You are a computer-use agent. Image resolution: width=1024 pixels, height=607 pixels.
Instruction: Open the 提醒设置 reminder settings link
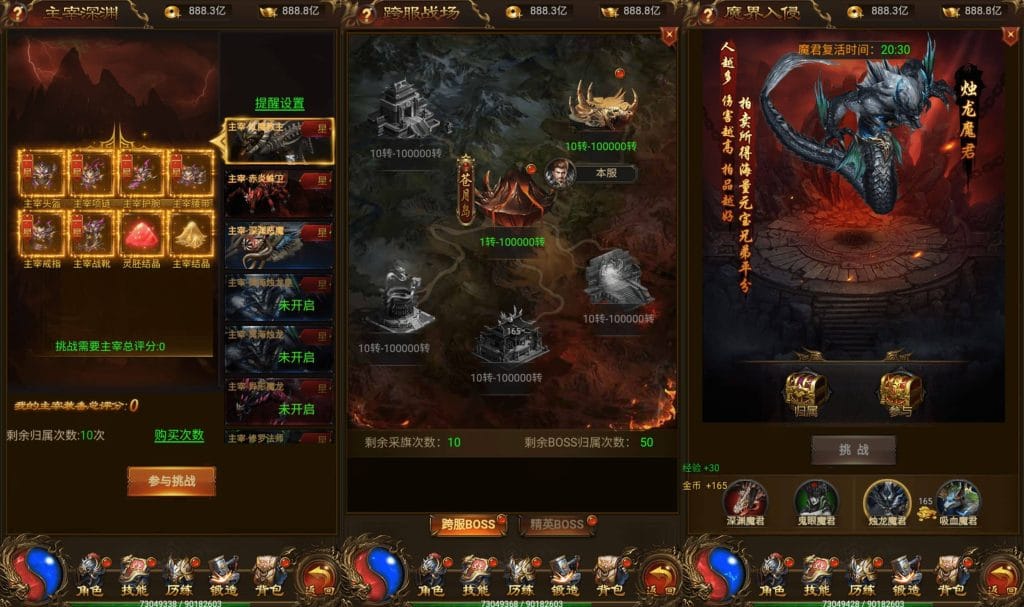tap(279, 103)
